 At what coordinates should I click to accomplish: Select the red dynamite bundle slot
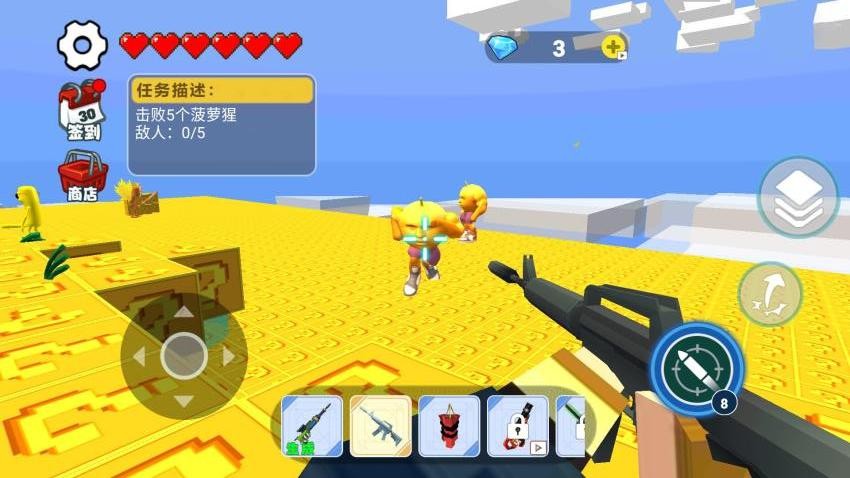[x=449, y=426]
